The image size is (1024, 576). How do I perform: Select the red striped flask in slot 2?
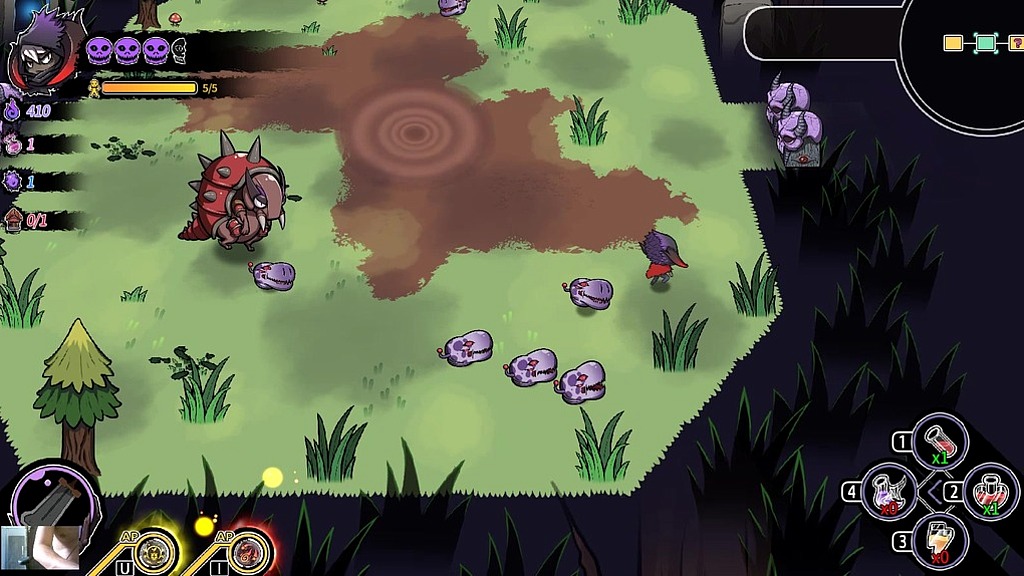tap(991, 492)
